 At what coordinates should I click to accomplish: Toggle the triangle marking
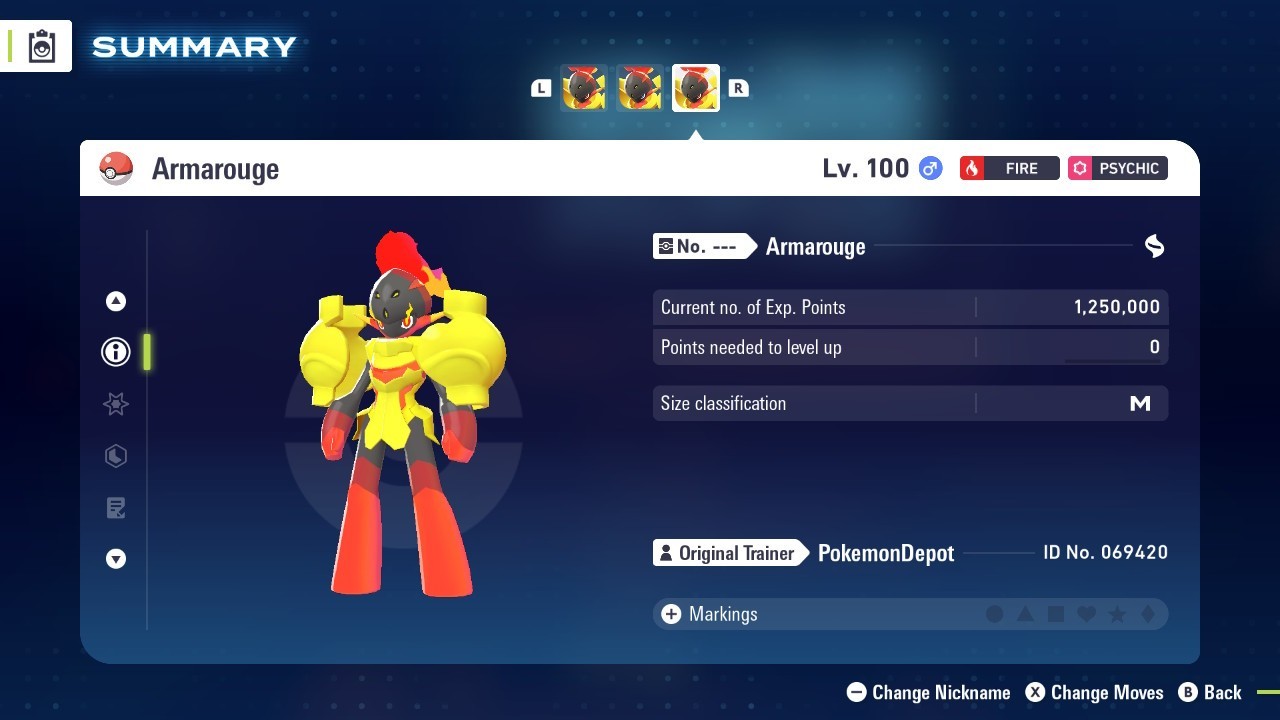tap(1025, 614)
